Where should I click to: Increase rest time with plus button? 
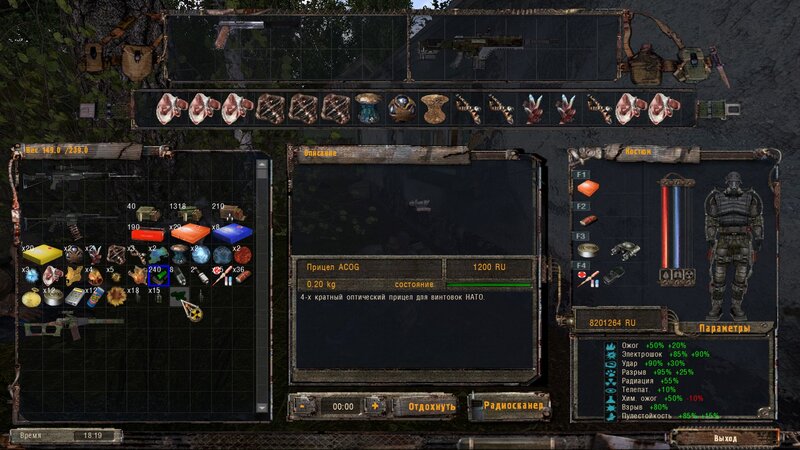coord(375,407)
